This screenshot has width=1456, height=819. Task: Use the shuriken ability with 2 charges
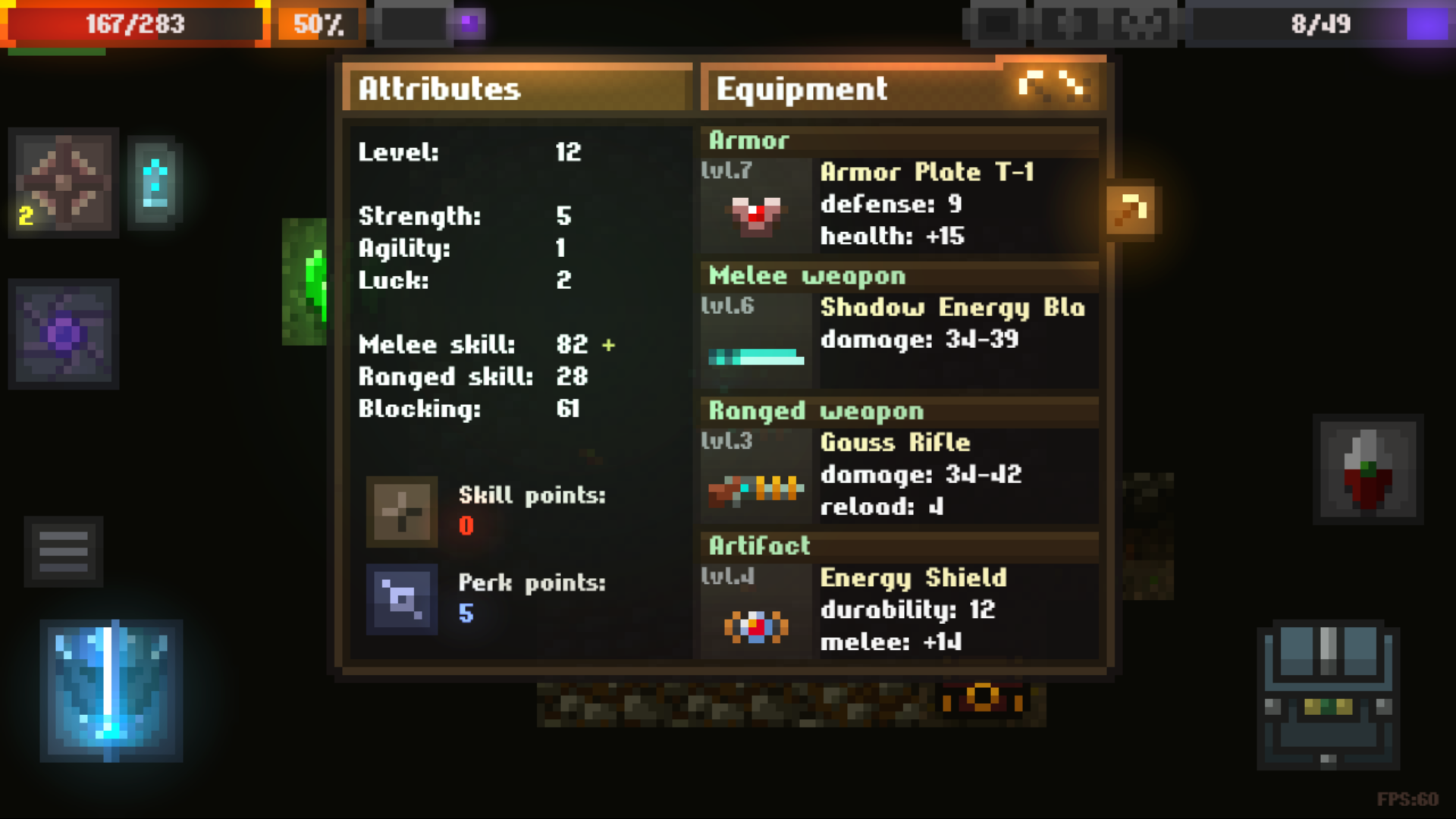click(64, 182)
